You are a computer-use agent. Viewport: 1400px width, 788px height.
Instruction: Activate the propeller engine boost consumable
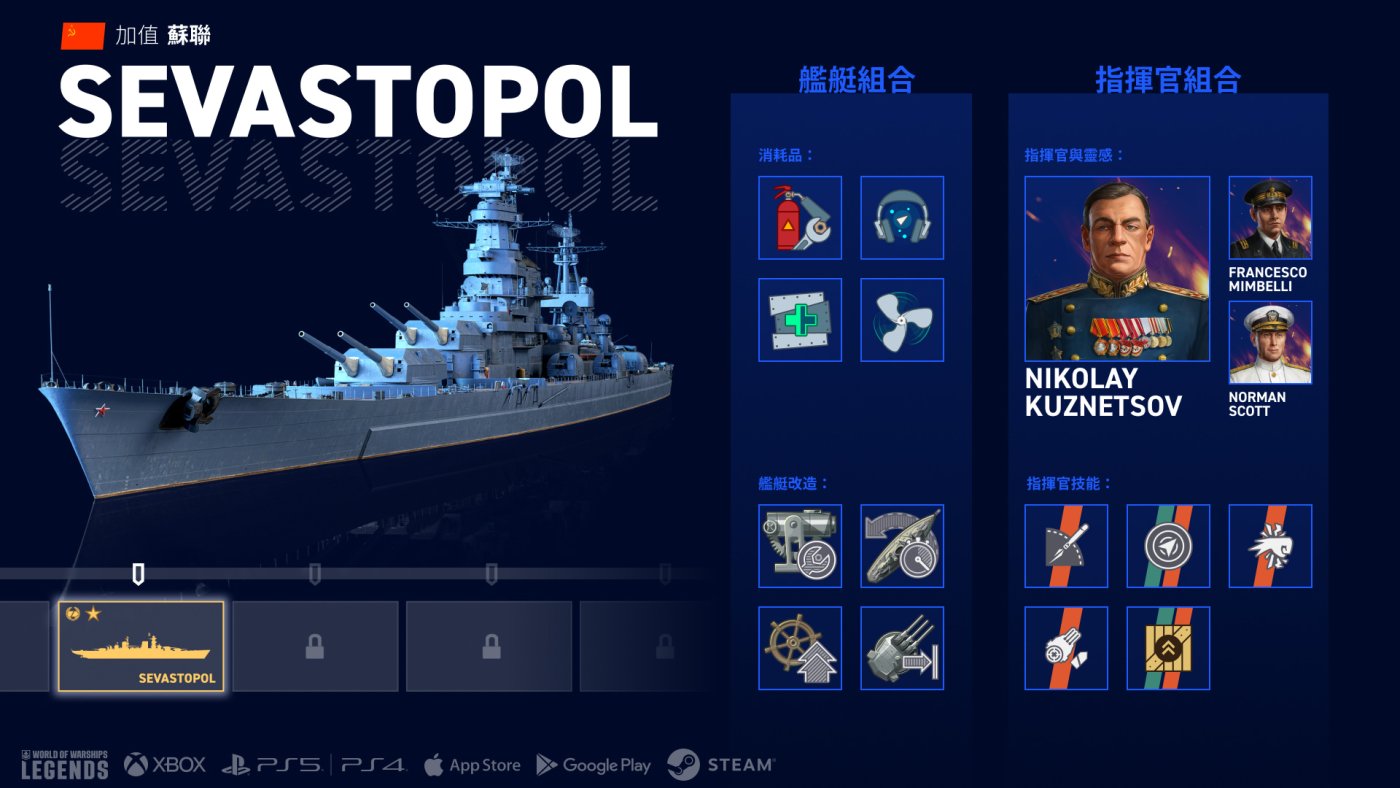point(902,320)
